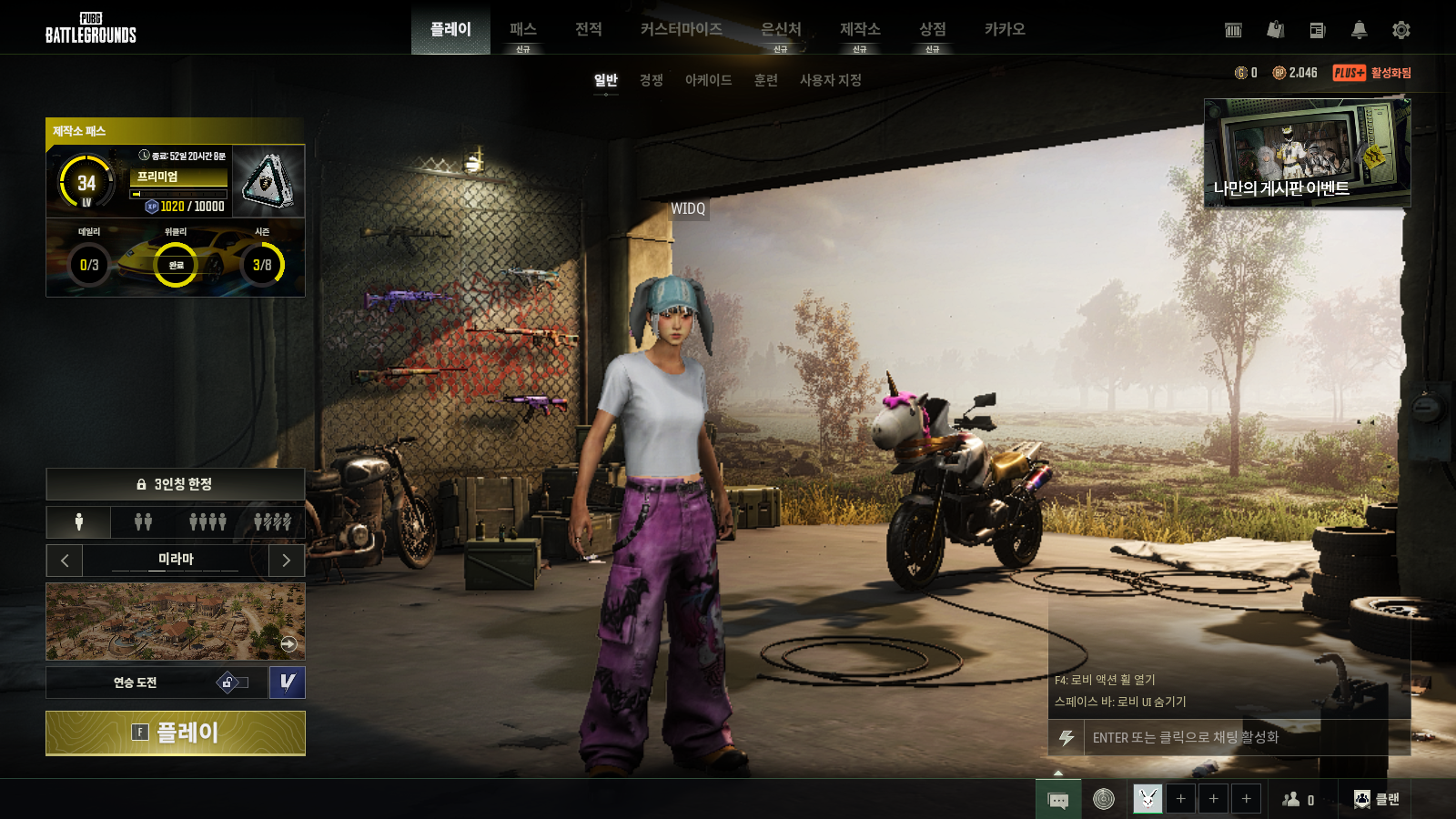Open the 커스터마이즈 menu tab
The width and height of the screenshot is (1456, 819).
[x=681, y=30]
